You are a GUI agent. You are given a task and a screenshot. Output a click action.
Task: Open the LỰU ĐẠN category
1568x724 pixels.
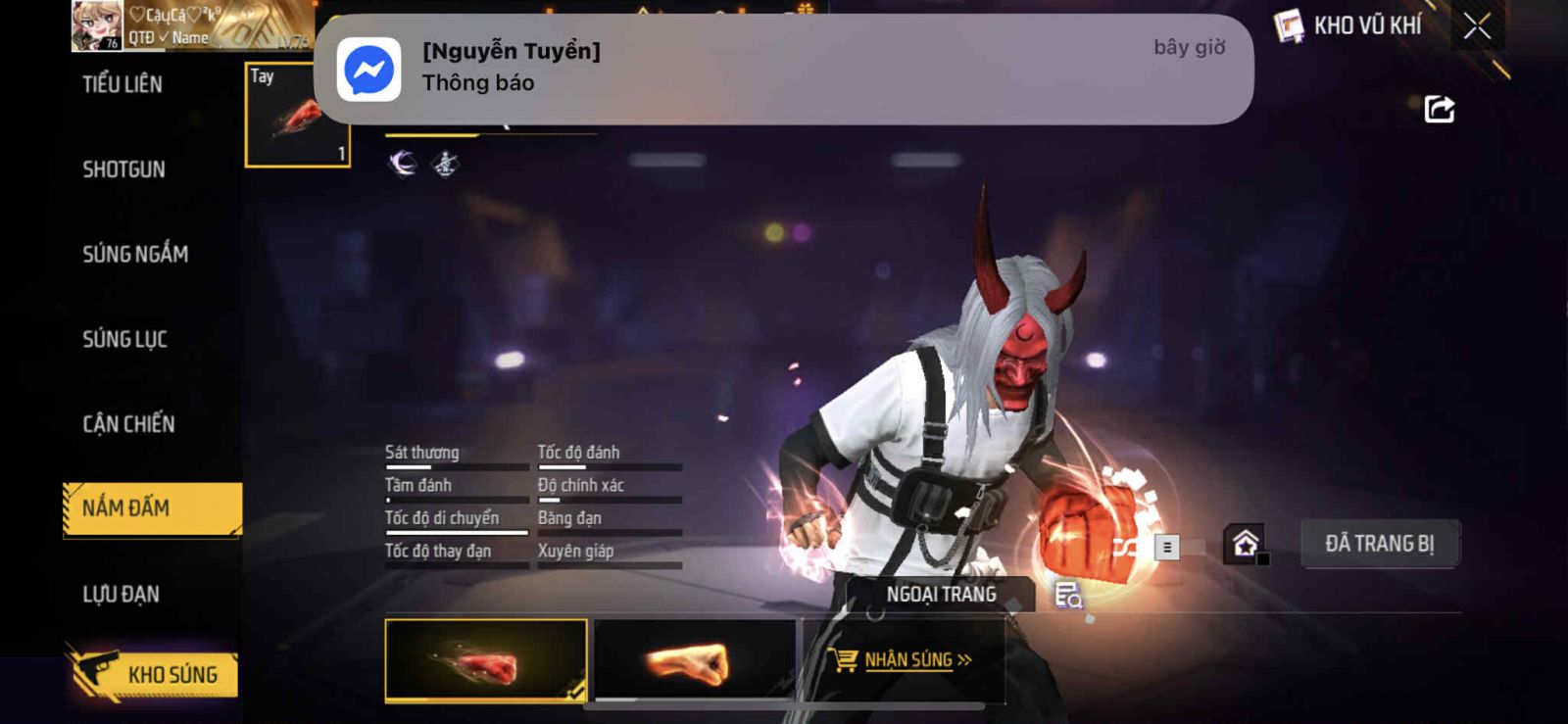(121, 594)
